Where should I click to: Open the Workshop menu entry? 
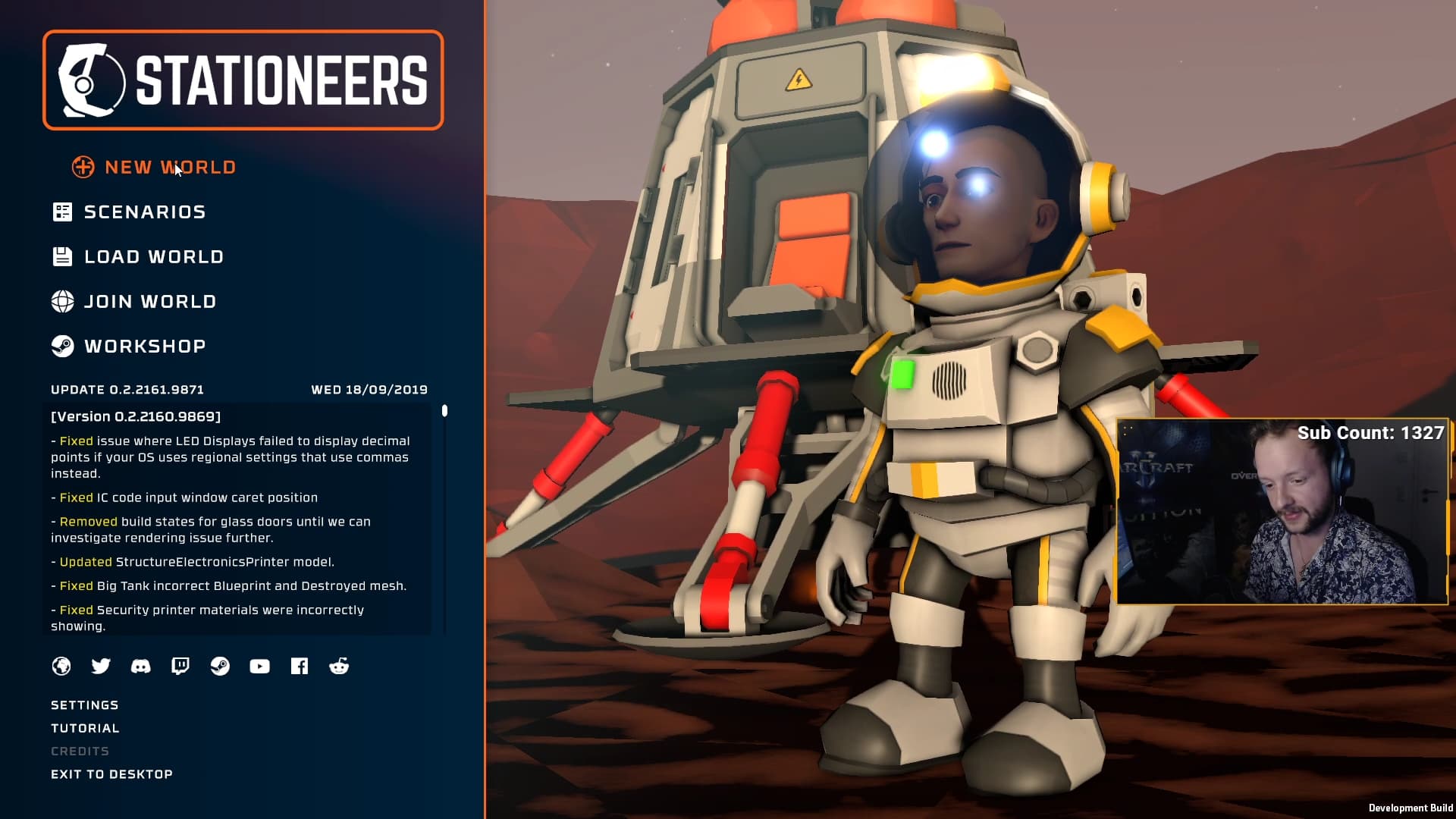[145, 347]
